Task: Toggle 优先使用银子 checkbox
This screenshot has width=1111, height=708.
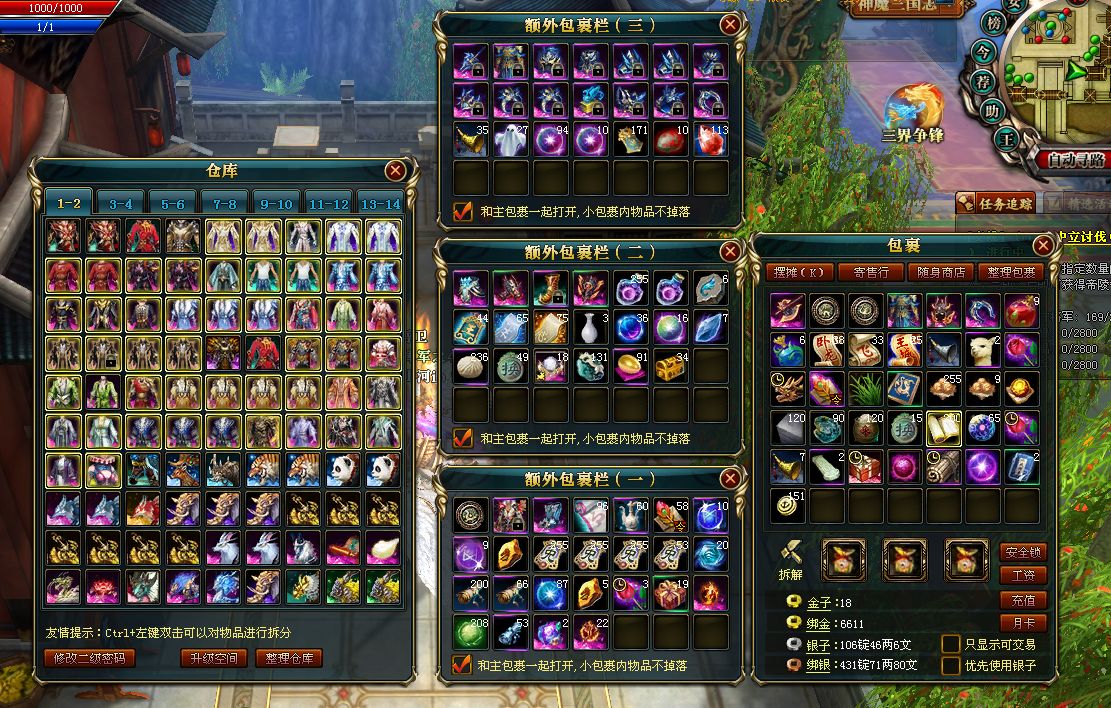Action: point(951,666)
